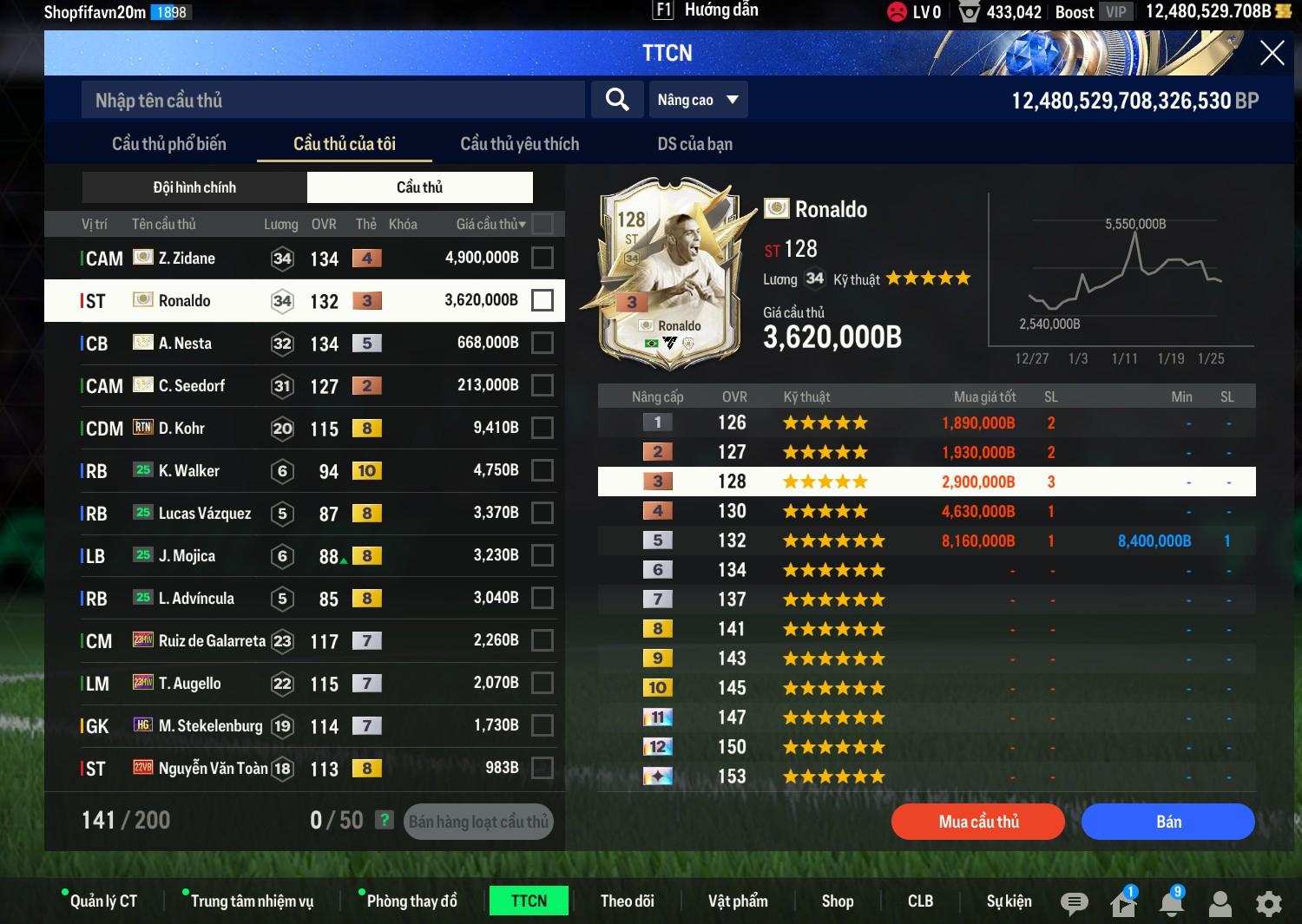Image resolution: width=1302 pixels, height=924 pixels.
Task: Open the Cầu thủ yêu thích tab
Action: [x=519, y=144]
